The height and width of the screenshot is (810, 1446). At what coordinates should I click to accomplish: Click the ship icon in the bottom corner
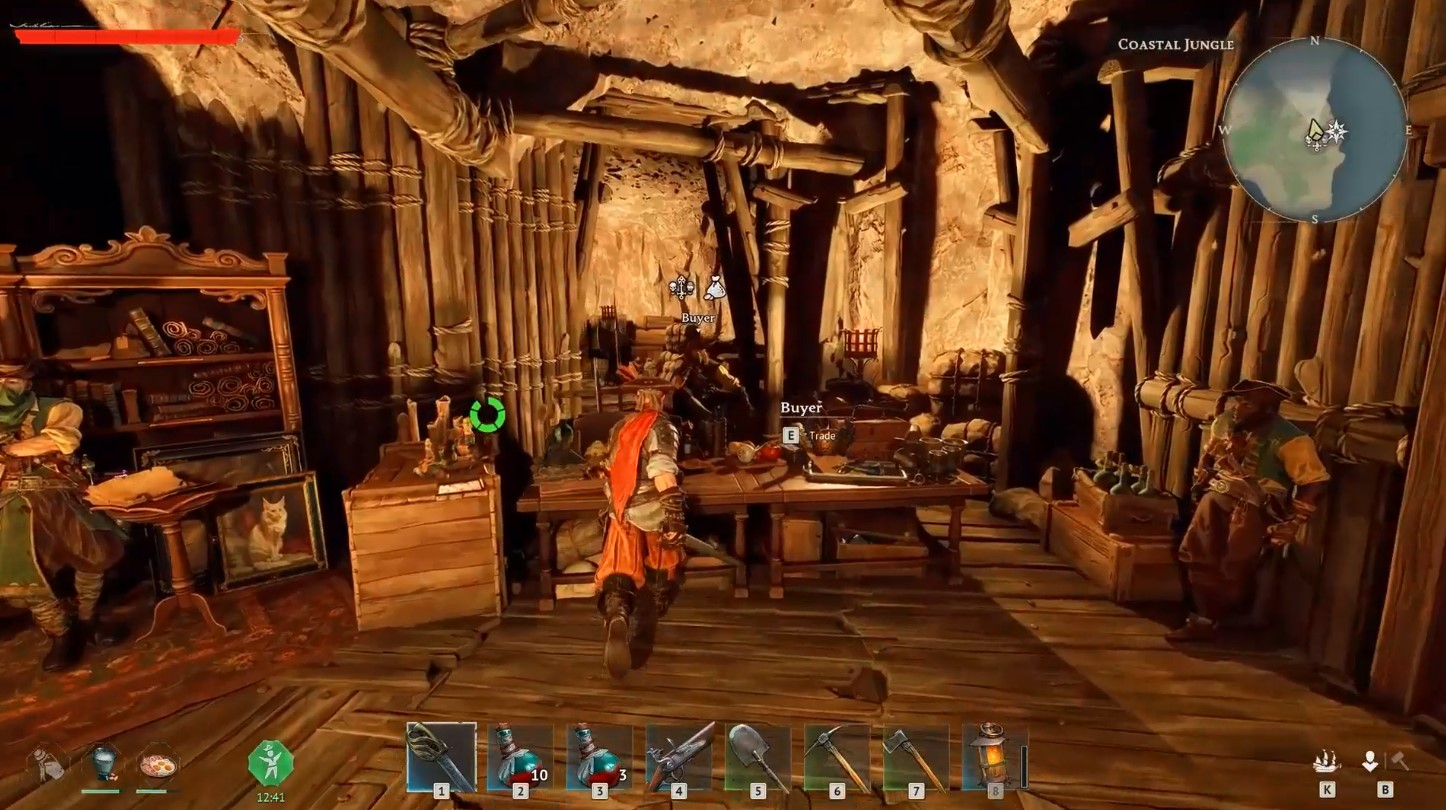point(1327,762)
